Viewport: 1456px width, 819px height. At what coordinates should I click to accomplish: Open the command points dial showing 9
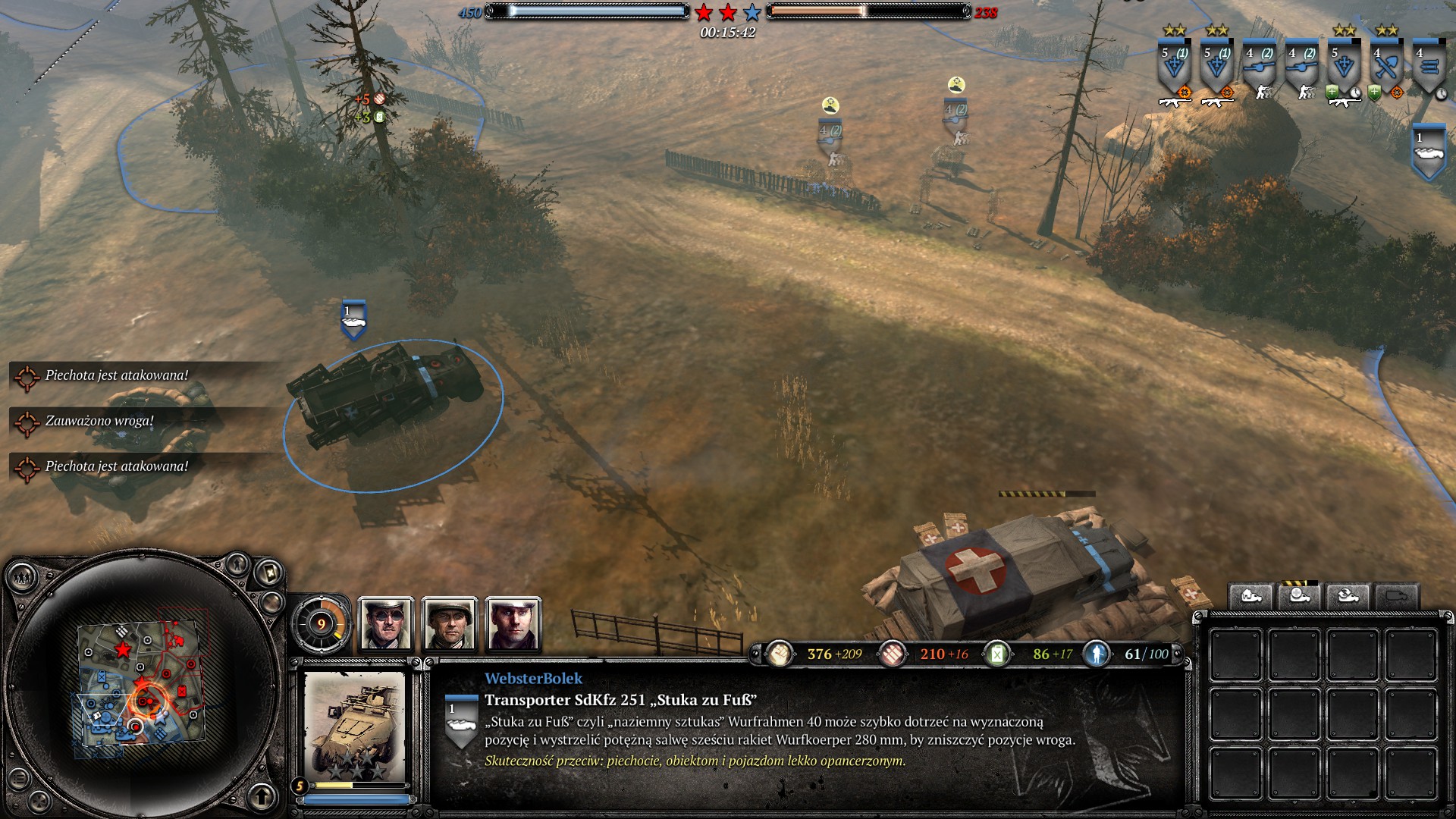tap(321, 624)
